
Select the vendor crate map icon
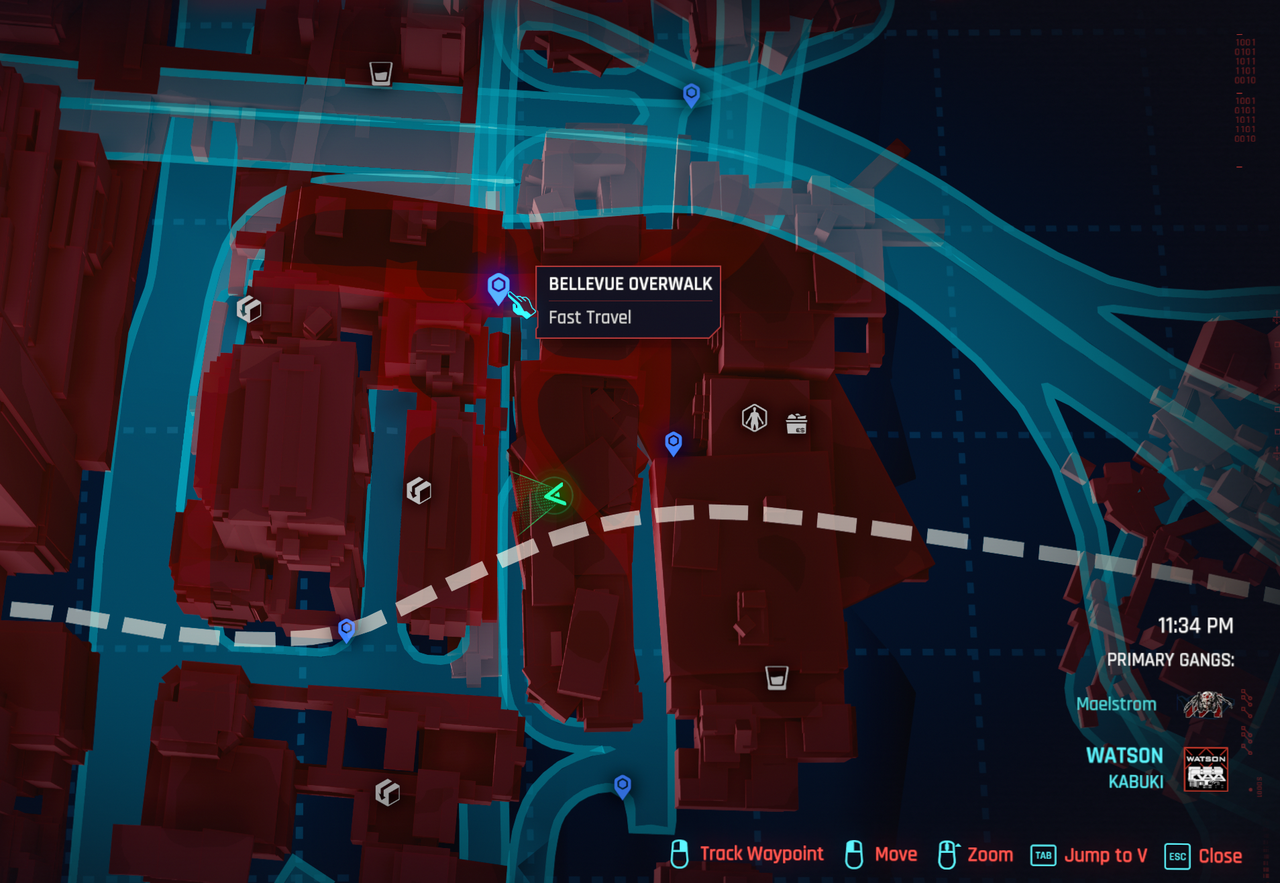point(796,424)
